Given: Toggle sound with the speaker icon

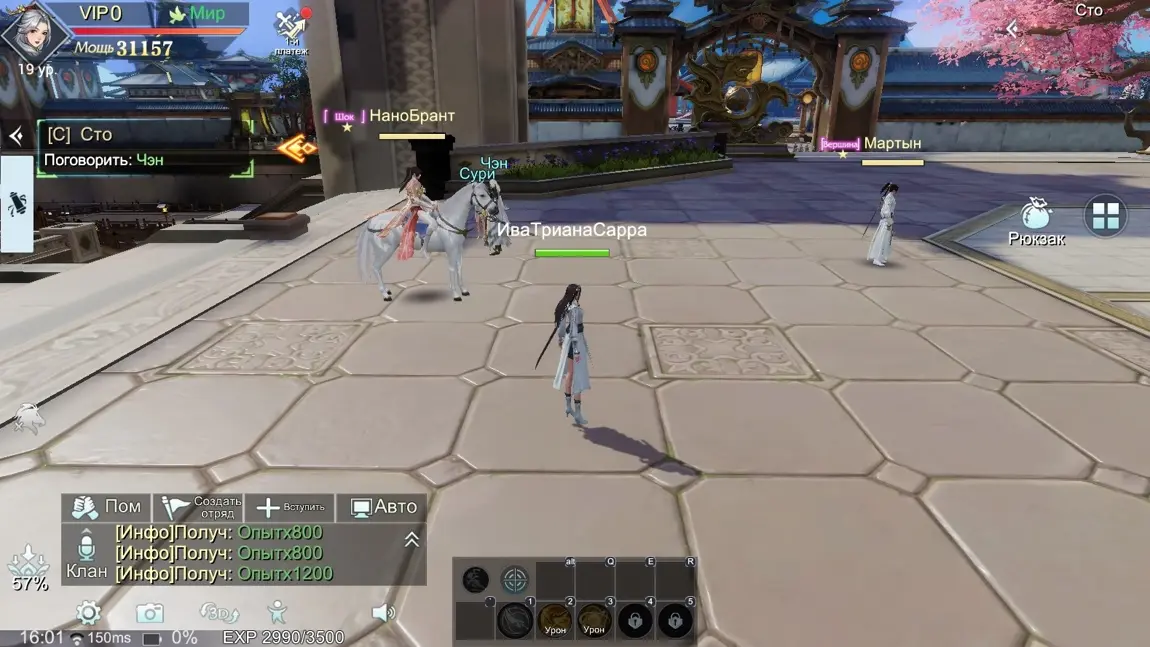Looking at the screenshot, I should coord(383,612).
